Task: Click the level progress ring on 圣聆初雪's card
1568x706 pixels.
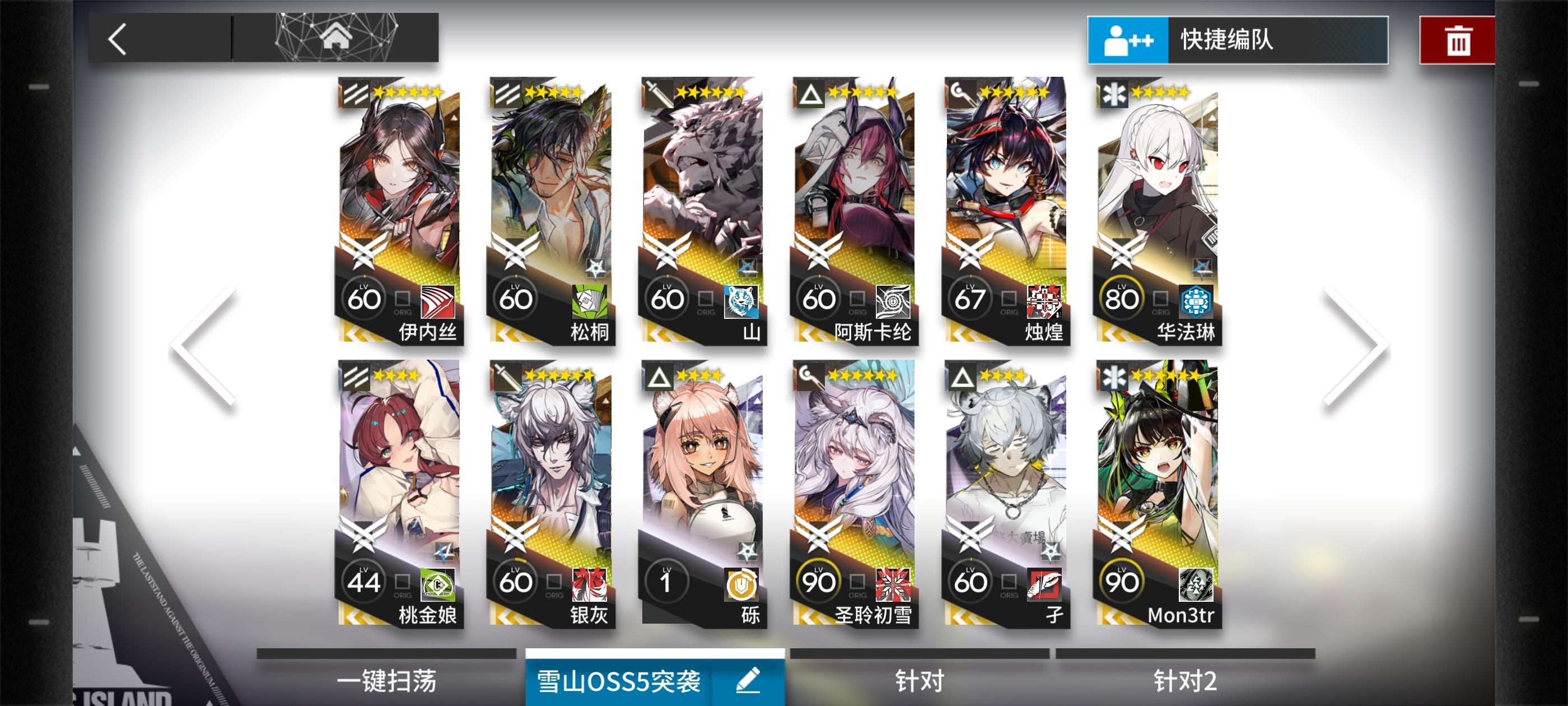Action: pos(819,580)
